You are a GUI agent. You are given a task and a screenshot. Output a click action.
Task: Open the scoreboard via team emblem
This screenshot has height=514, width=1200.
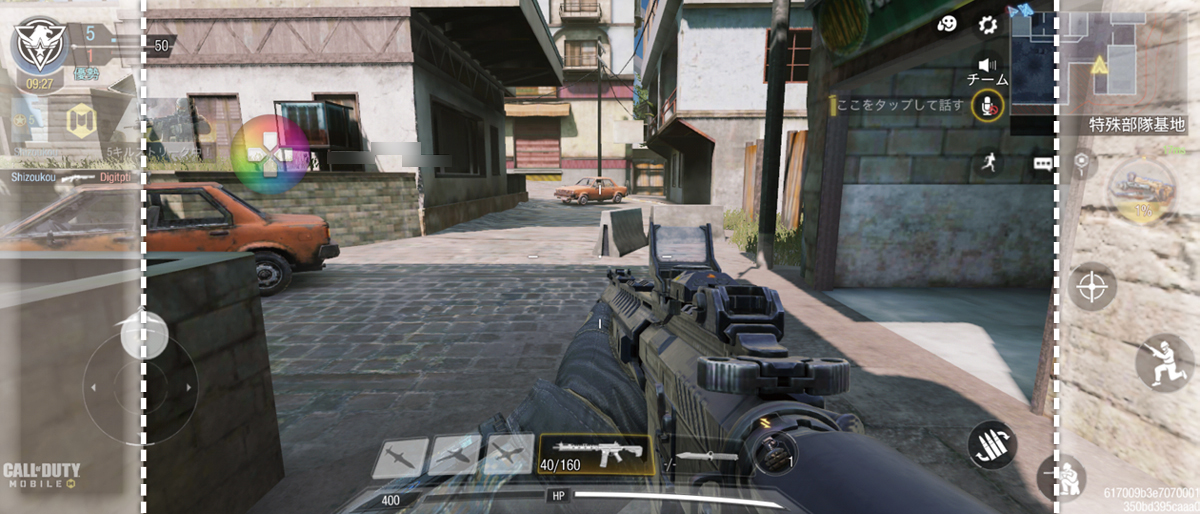coord(39,46)
